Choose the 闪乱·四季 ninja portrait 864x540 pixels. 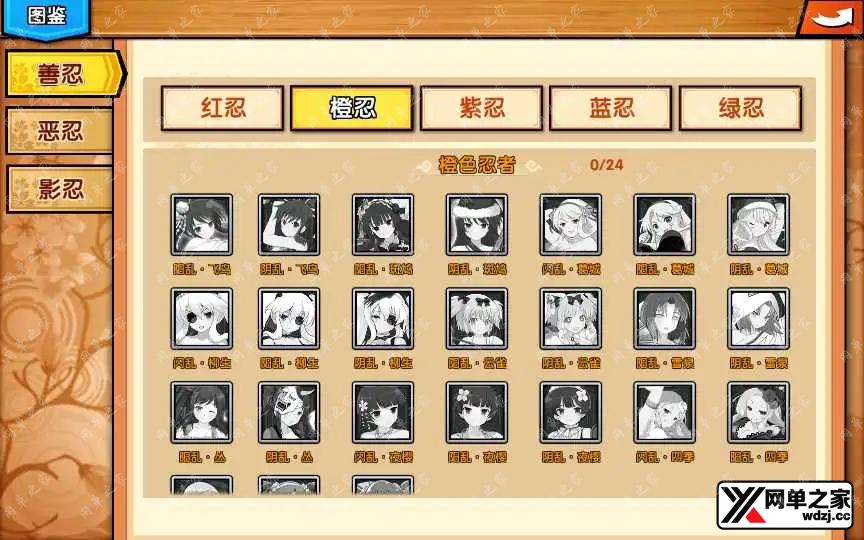pyautogui.click(x=665, y=413)
